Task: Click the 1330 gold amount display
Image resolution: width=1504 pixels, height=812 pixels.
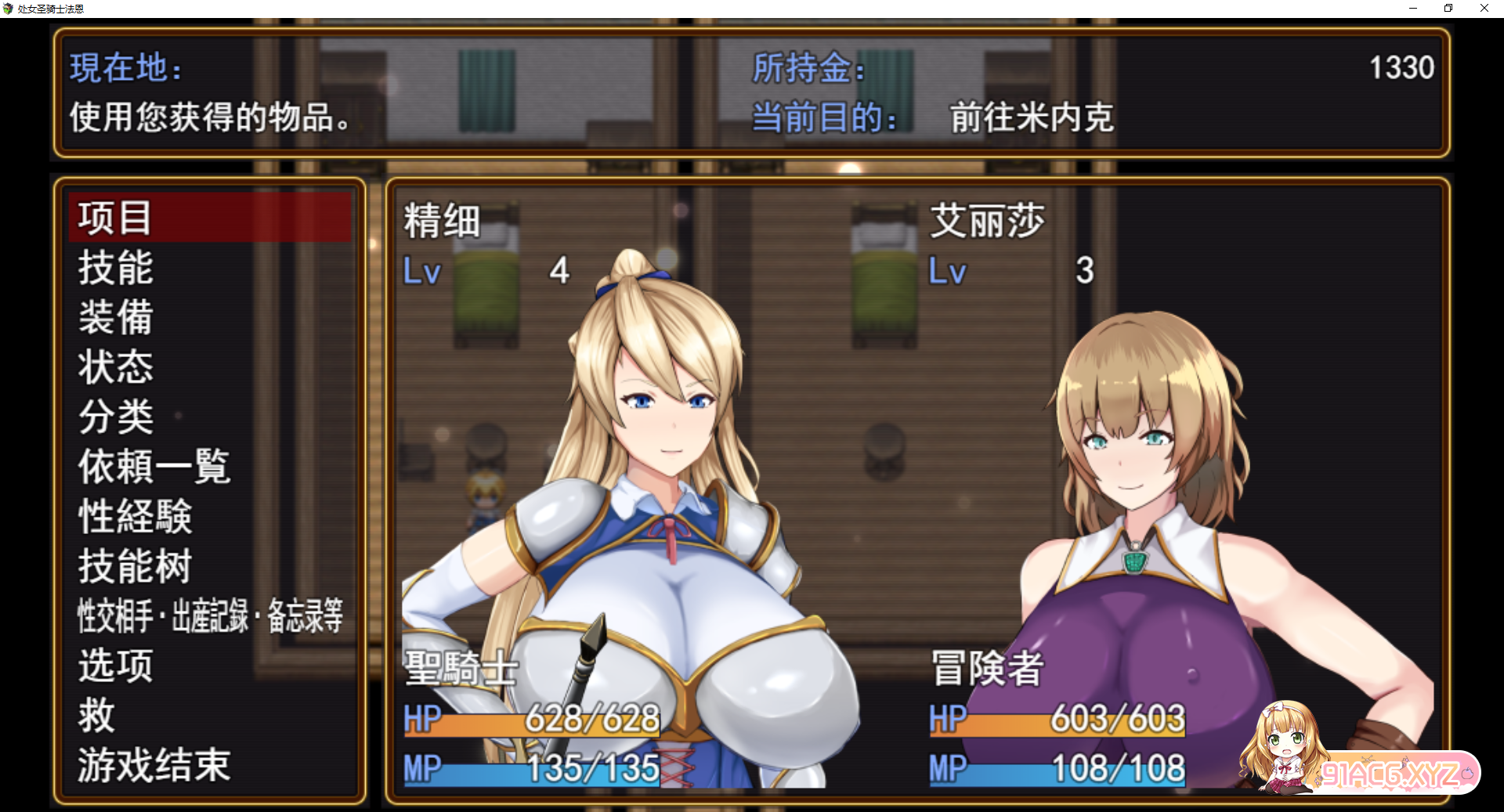Action: tap(1400, 69)
